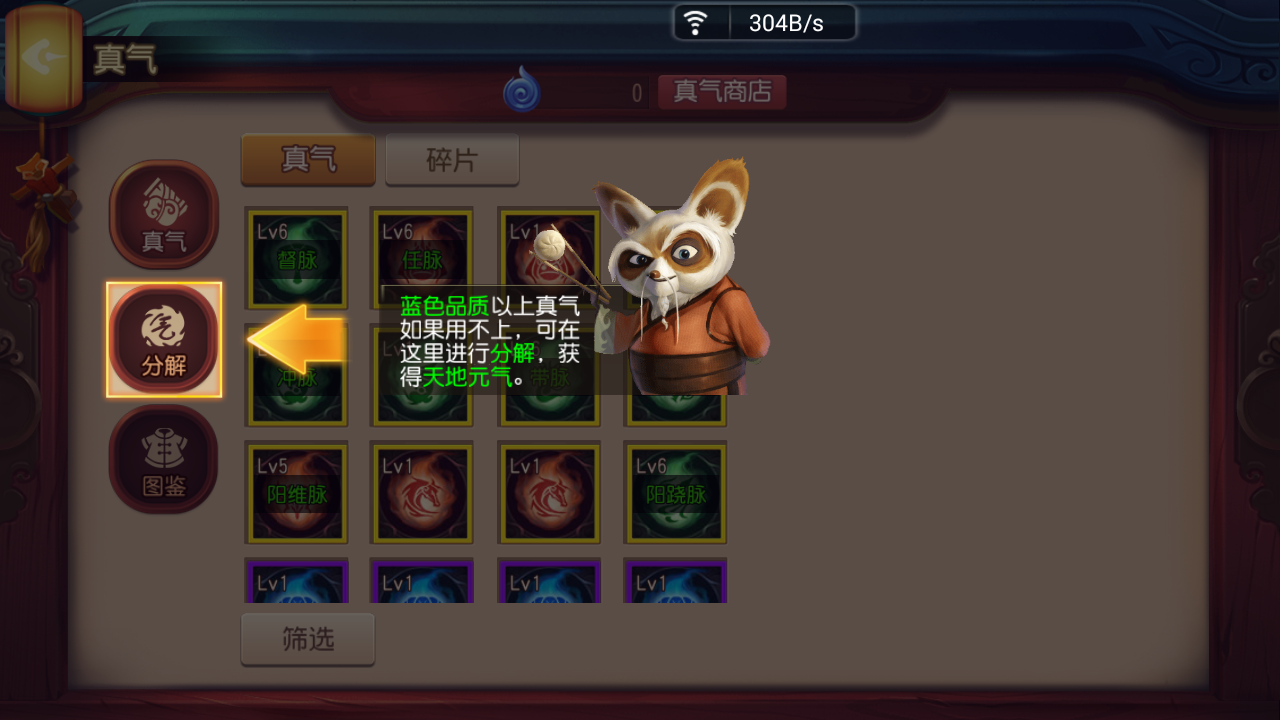Open the 图鉴 codex menu
The width and height of the screenshot is (1280, 720).
pyautogui.click(x=164, y=459)
